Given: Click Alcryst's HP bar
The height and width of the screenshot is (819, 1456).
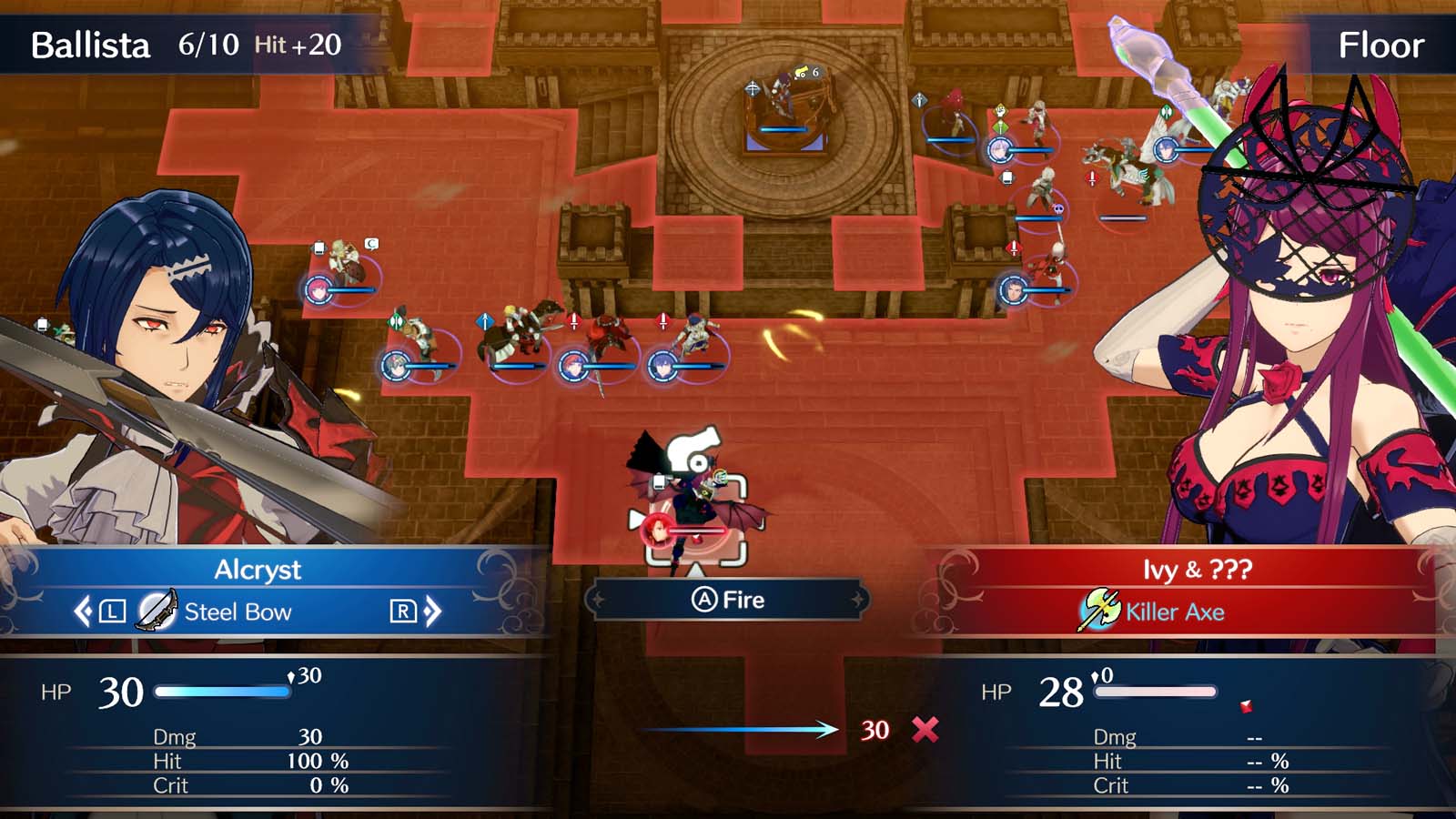Looking at the screenshot, I should pyautogui.click(x=221, y=692).
